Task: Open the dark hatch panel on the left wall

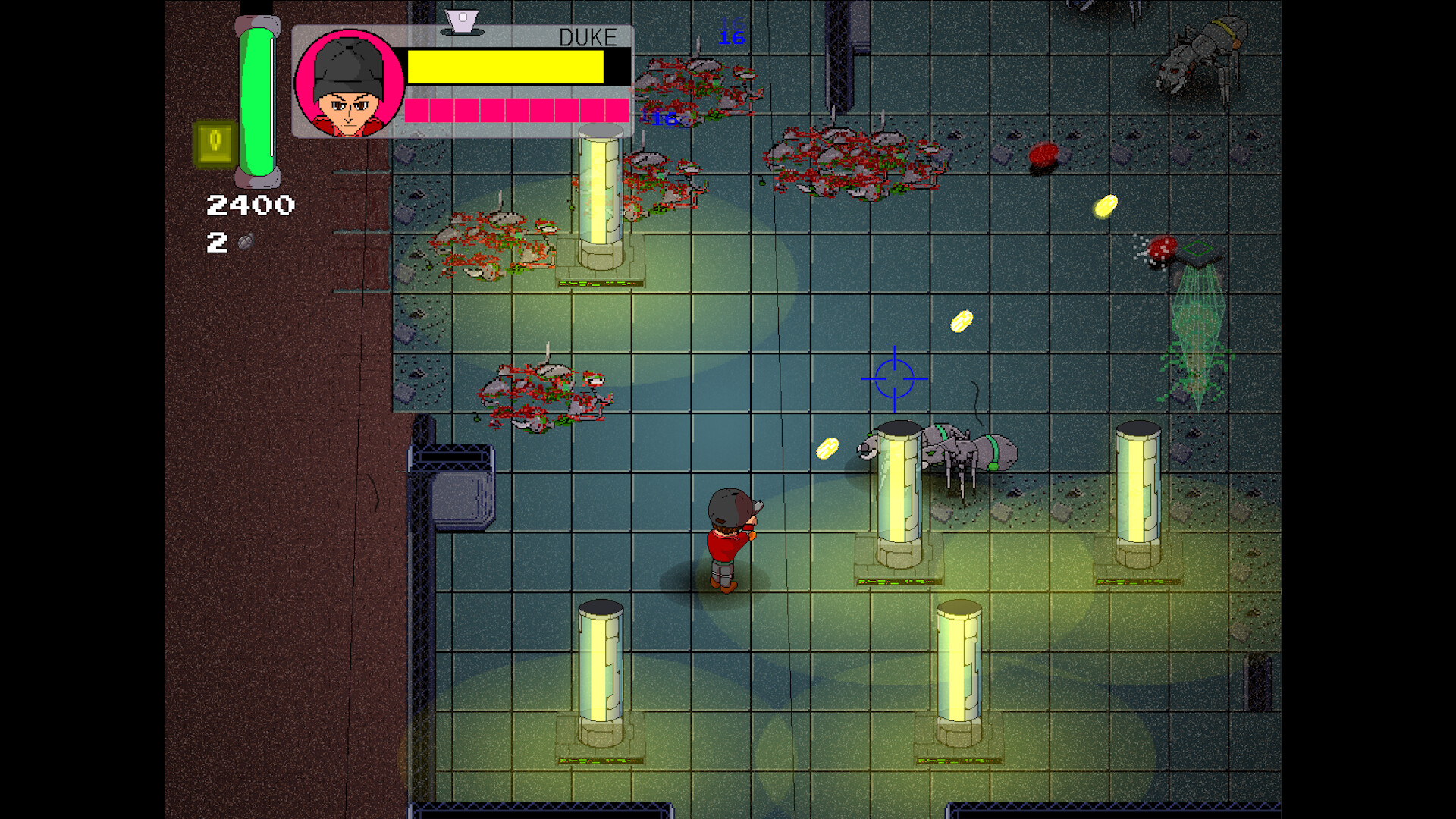Action: [x=453, y=459]
